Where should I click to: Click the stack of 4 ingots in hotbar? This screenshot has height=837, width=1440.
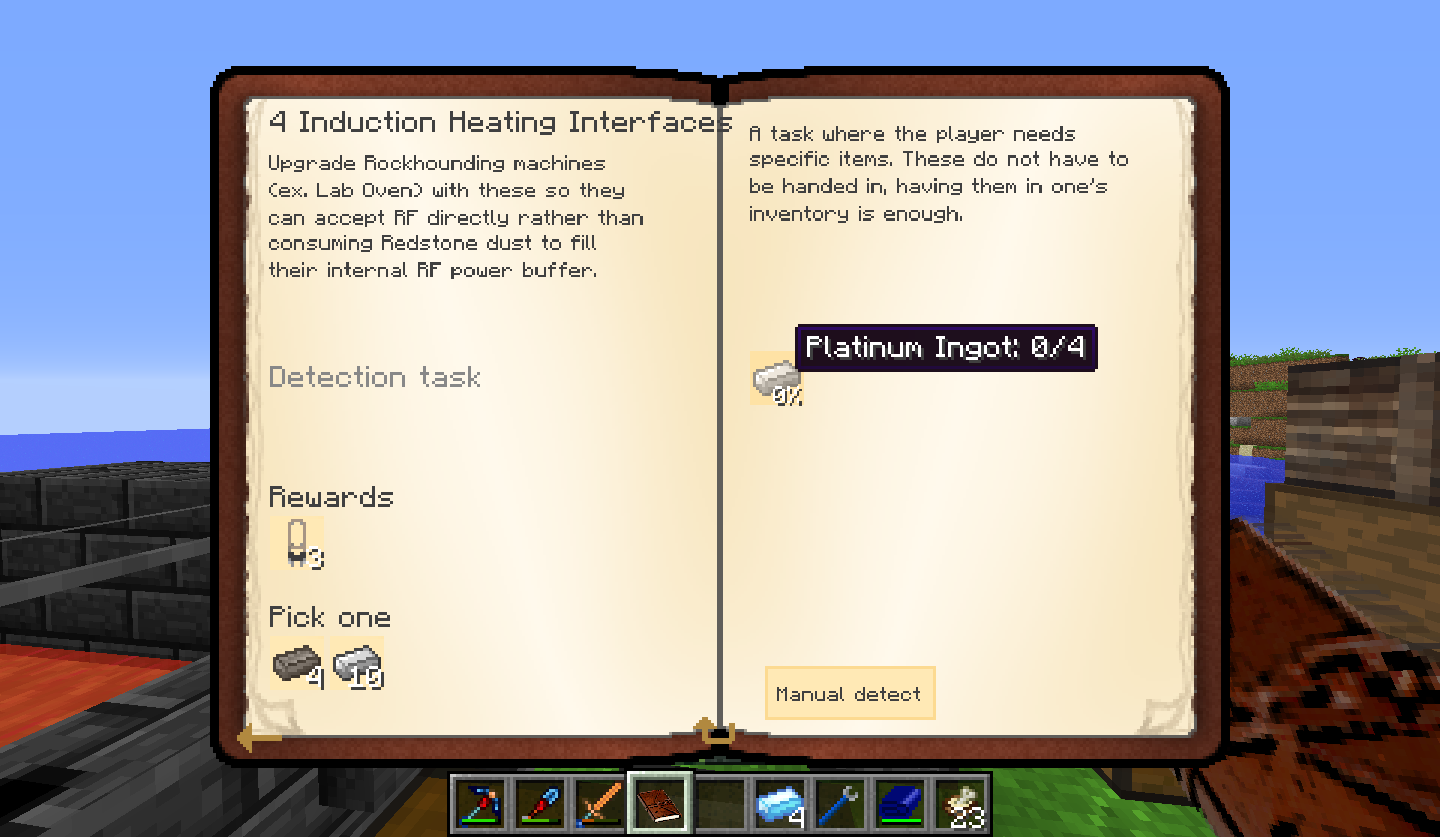click(781, 800)
